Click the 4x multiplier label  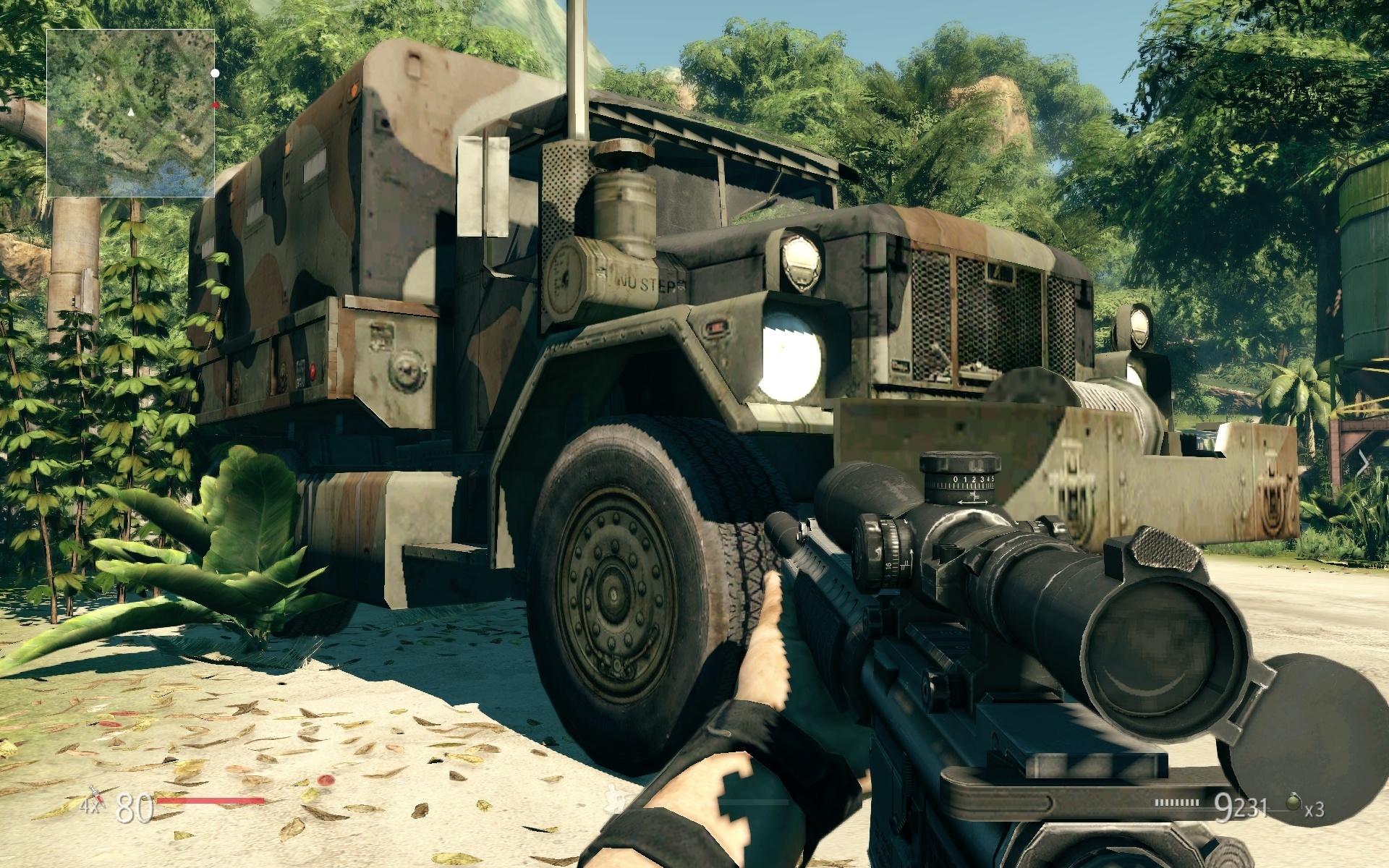pyautogui.click(x=89, y=807)
